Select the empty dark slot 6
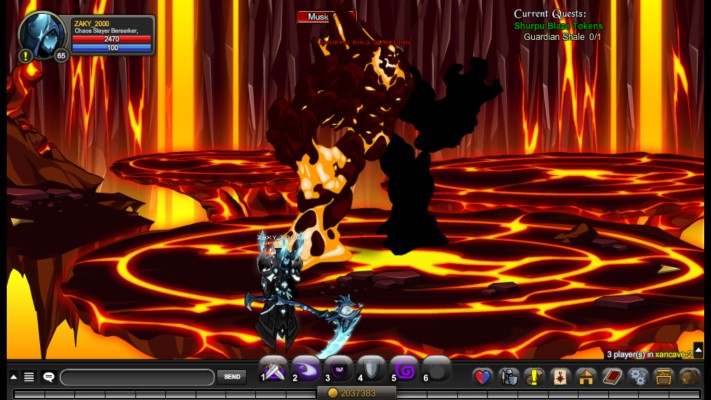Viewport: 711px width, 400px height. 436,368
